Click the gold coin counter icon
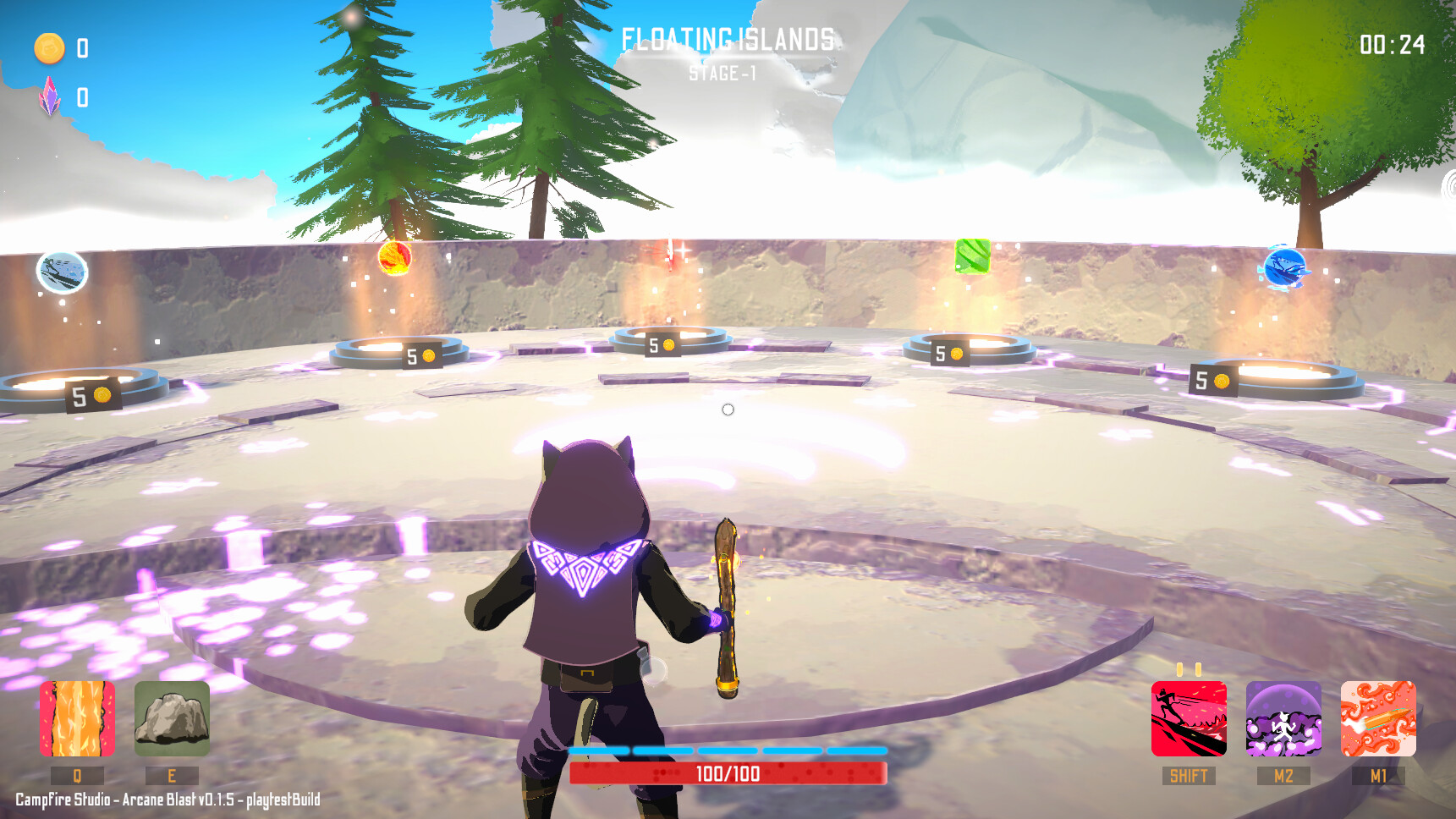The height and width of the screenshot is (819, 1456). pyautogui.click(x=49, y=49)
